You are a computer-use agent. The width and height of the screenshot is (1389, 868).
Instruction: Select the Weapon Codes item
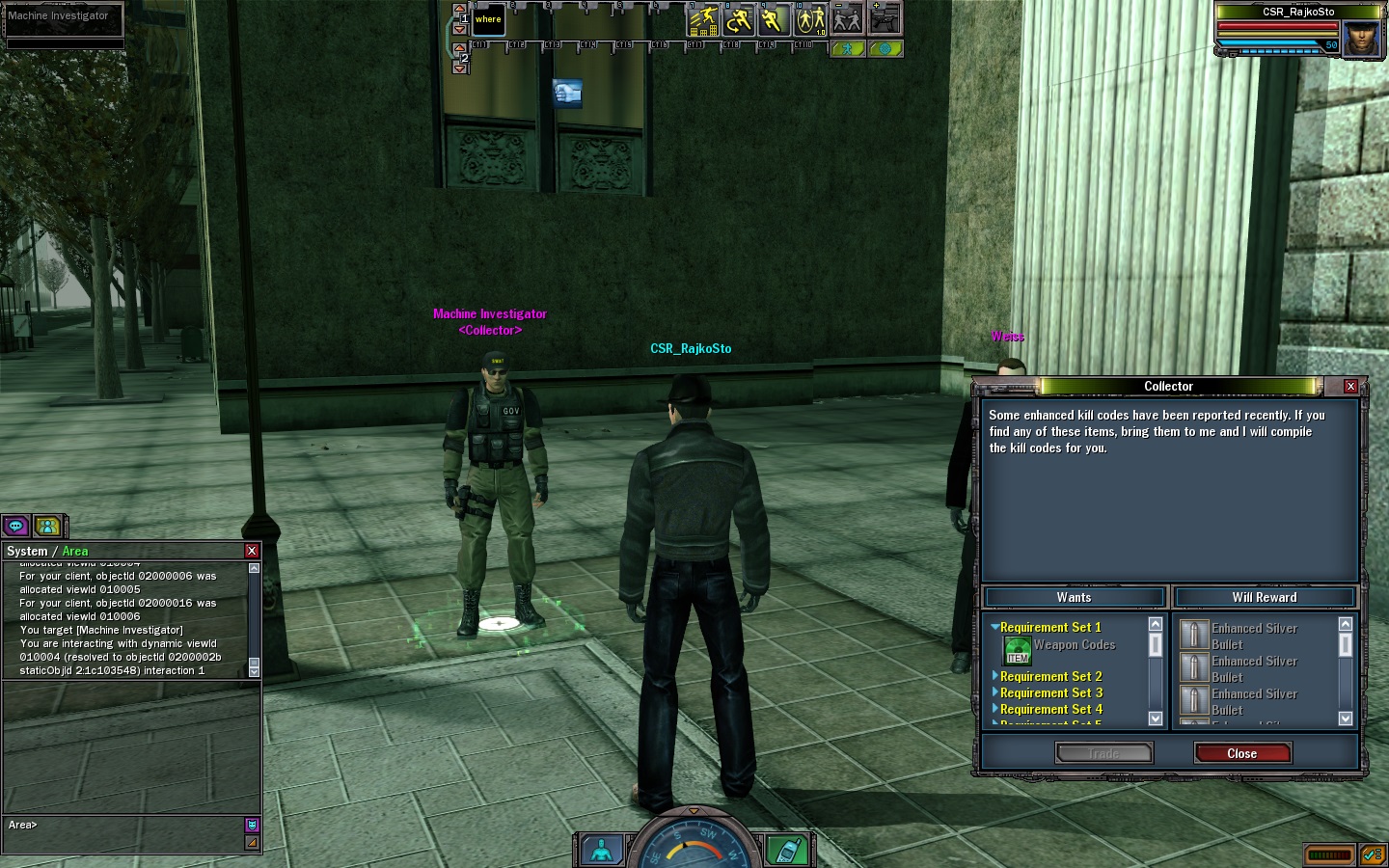coord(1019,650)
